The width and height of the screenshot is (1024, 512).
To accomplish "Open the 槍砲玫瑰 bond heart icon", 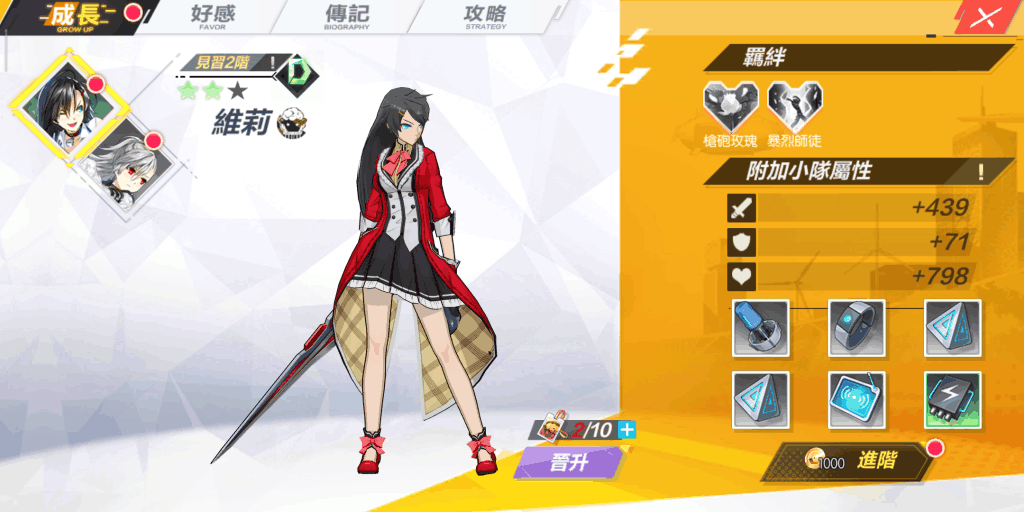I will (x=731, y=105).
